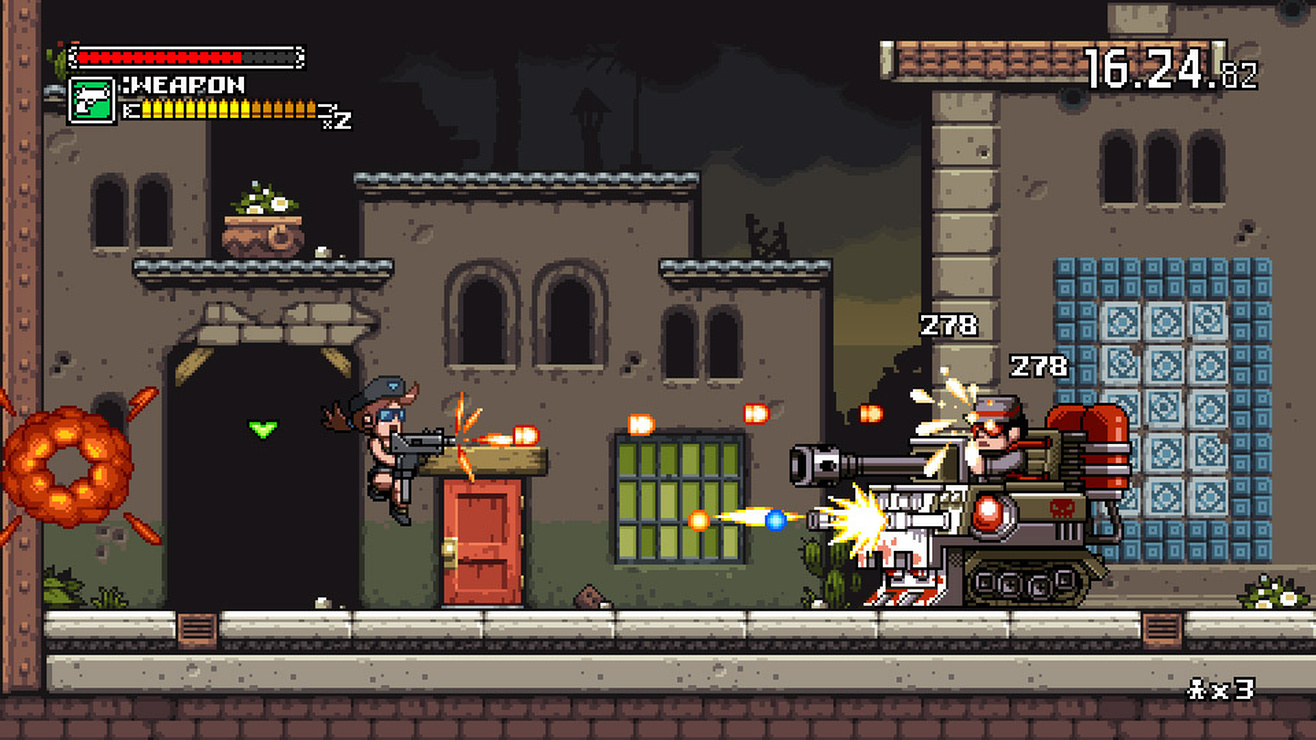Select the green pistol weapon icon
Viewport: 1316px width, 740px height.
point(91,101)
